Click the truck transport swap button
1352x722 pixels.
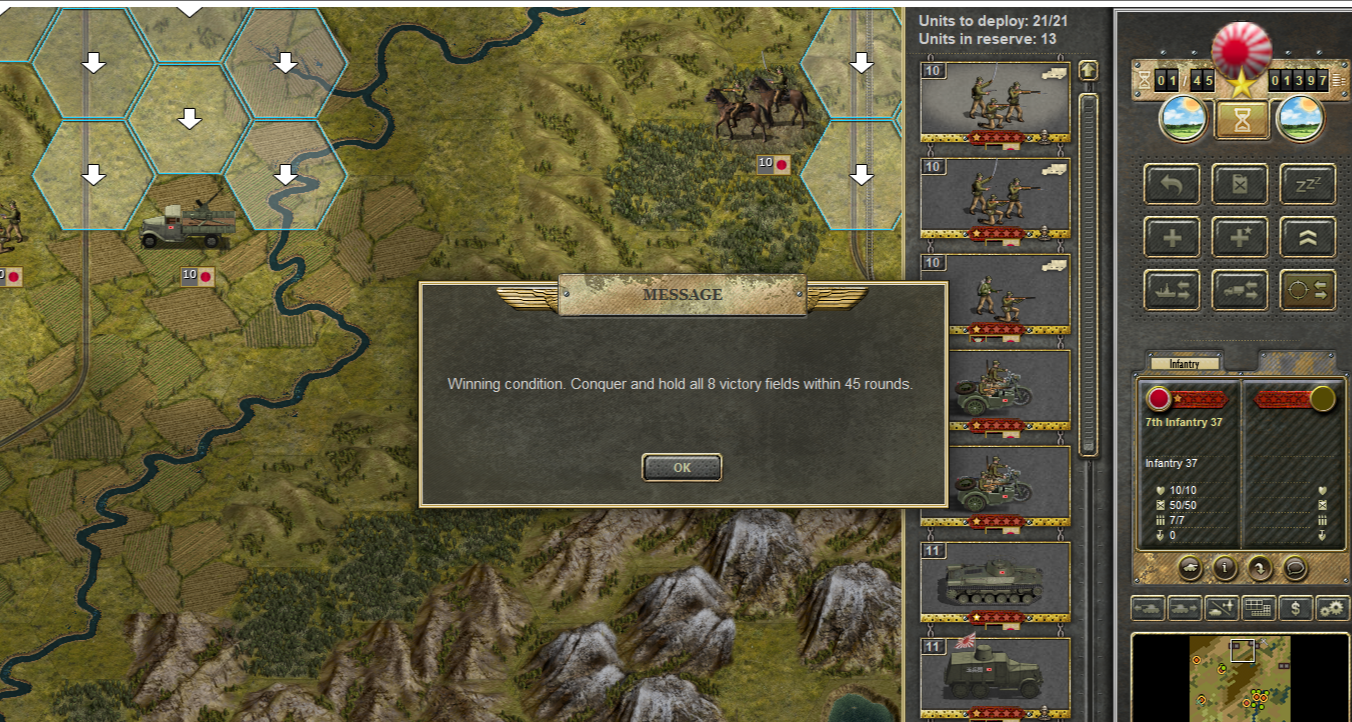(1240, 291)
